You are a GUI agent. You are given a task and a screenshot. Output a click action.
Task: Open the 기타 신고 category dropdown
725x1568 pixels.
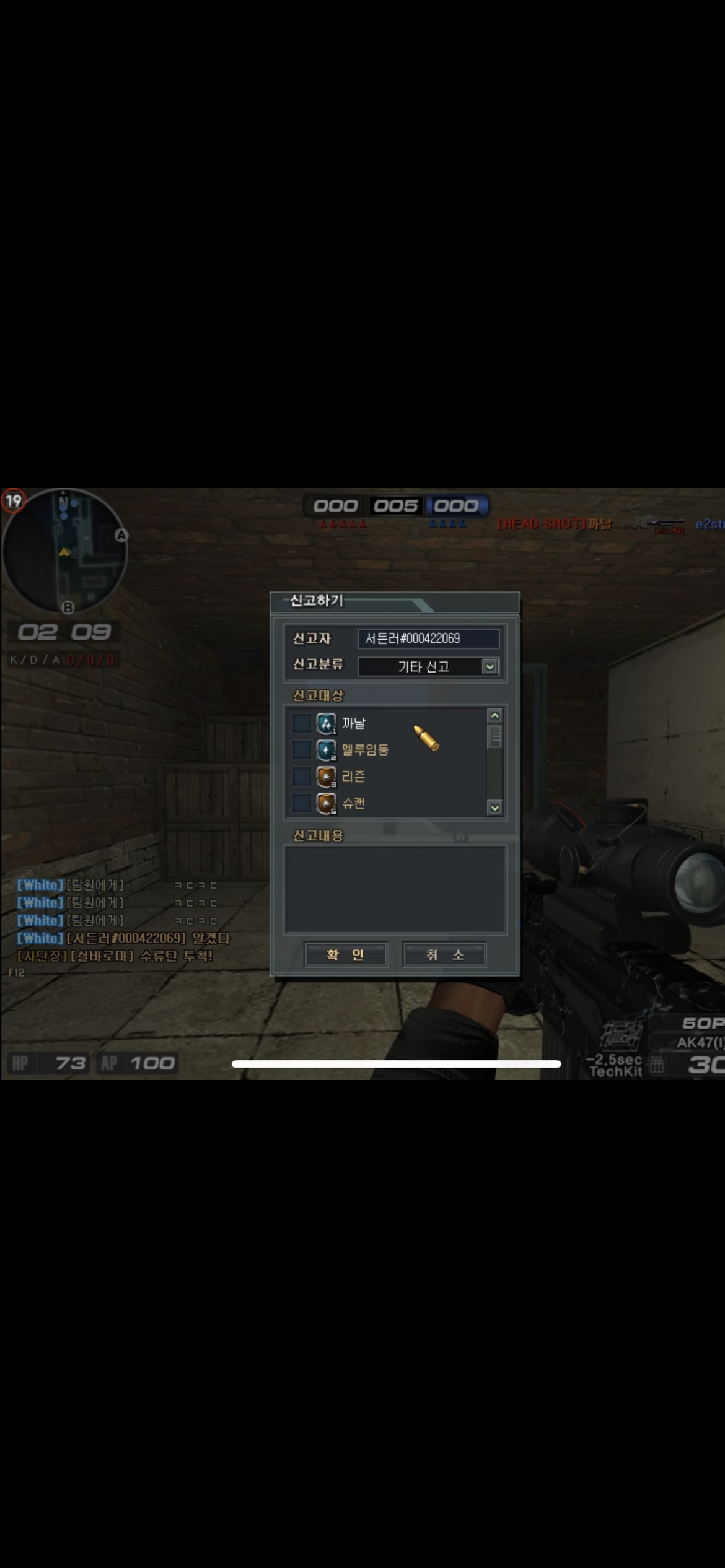pos(490,666)
